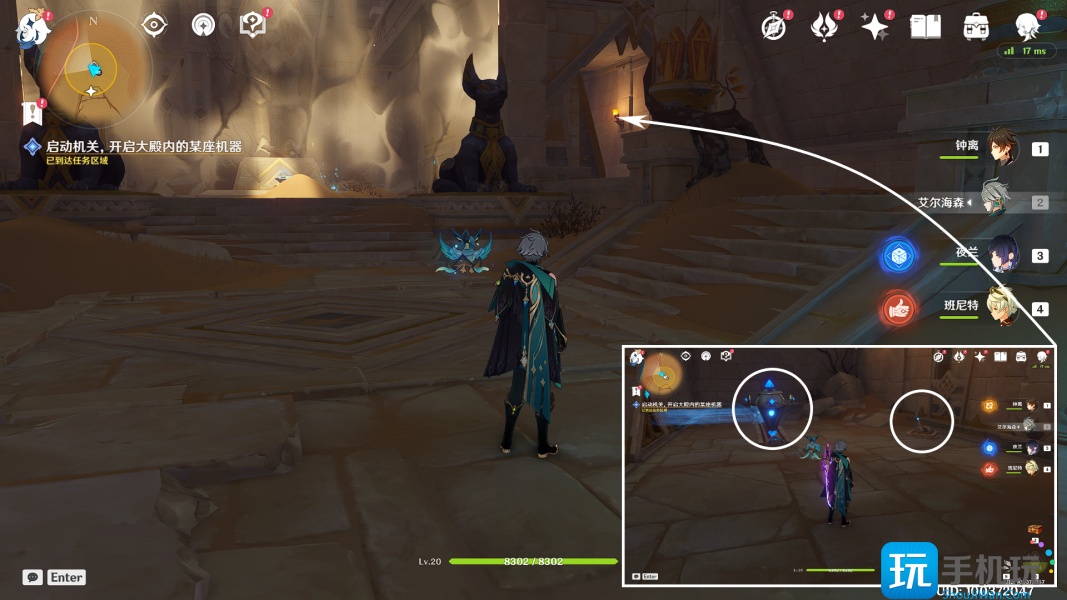Image resolution: width=1067 pixels, height=600 pixels.
Task: Open the compass events icon
Action: [x=774, y=27]
